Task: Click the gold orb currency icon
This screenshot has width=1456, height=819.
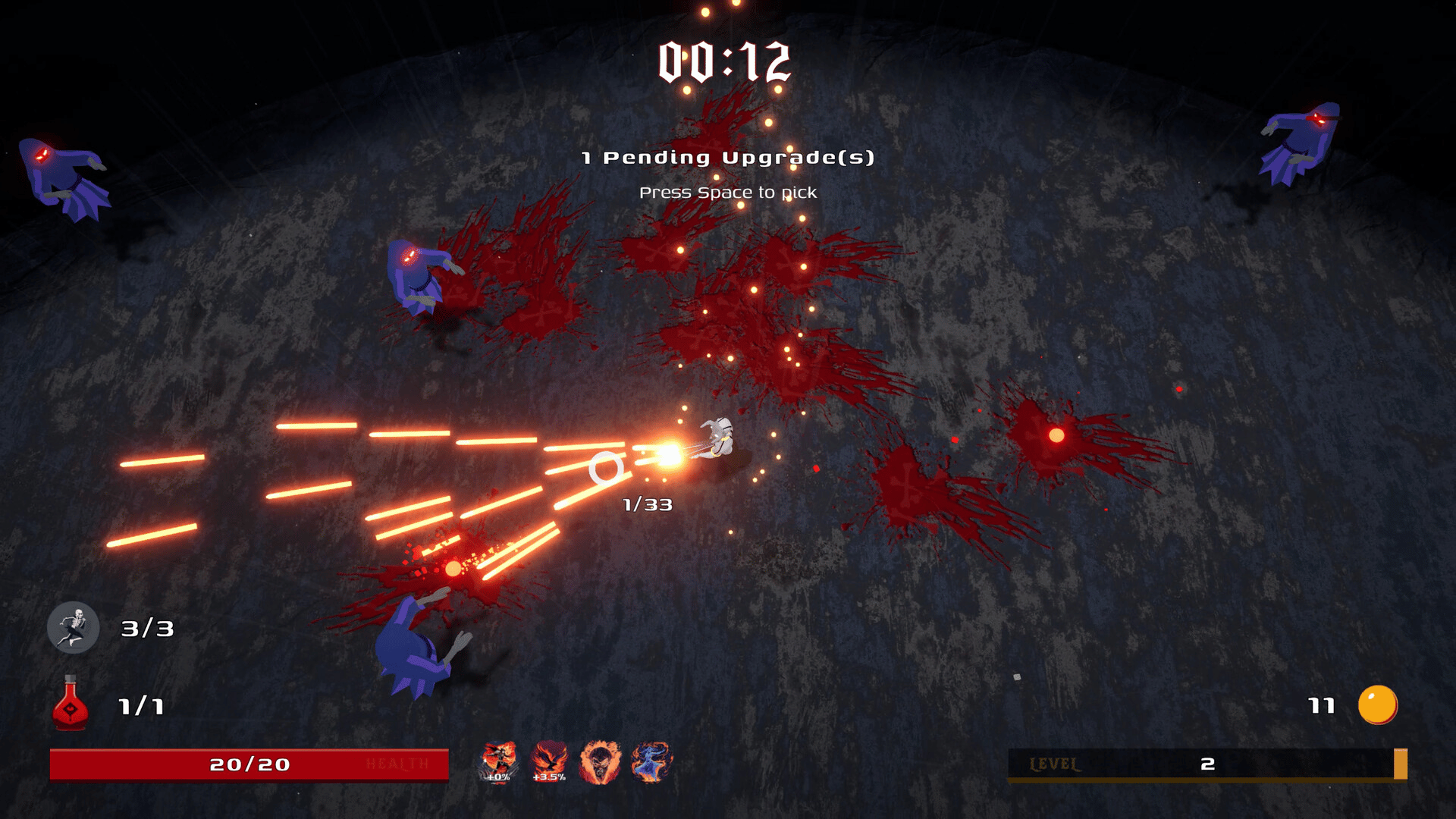Action: (1377, 705)
